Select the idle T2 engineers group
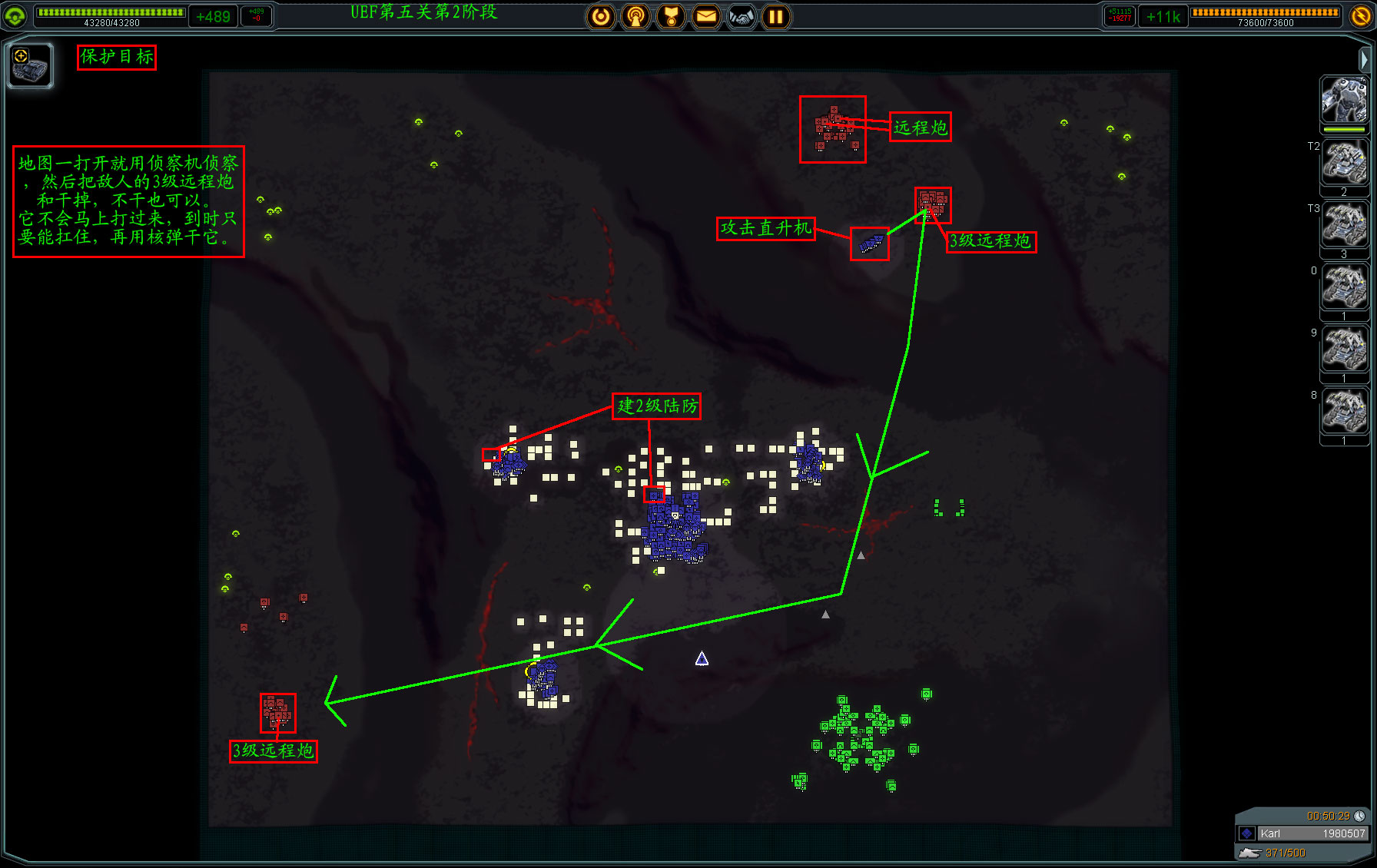 [x=1344, y=163]
